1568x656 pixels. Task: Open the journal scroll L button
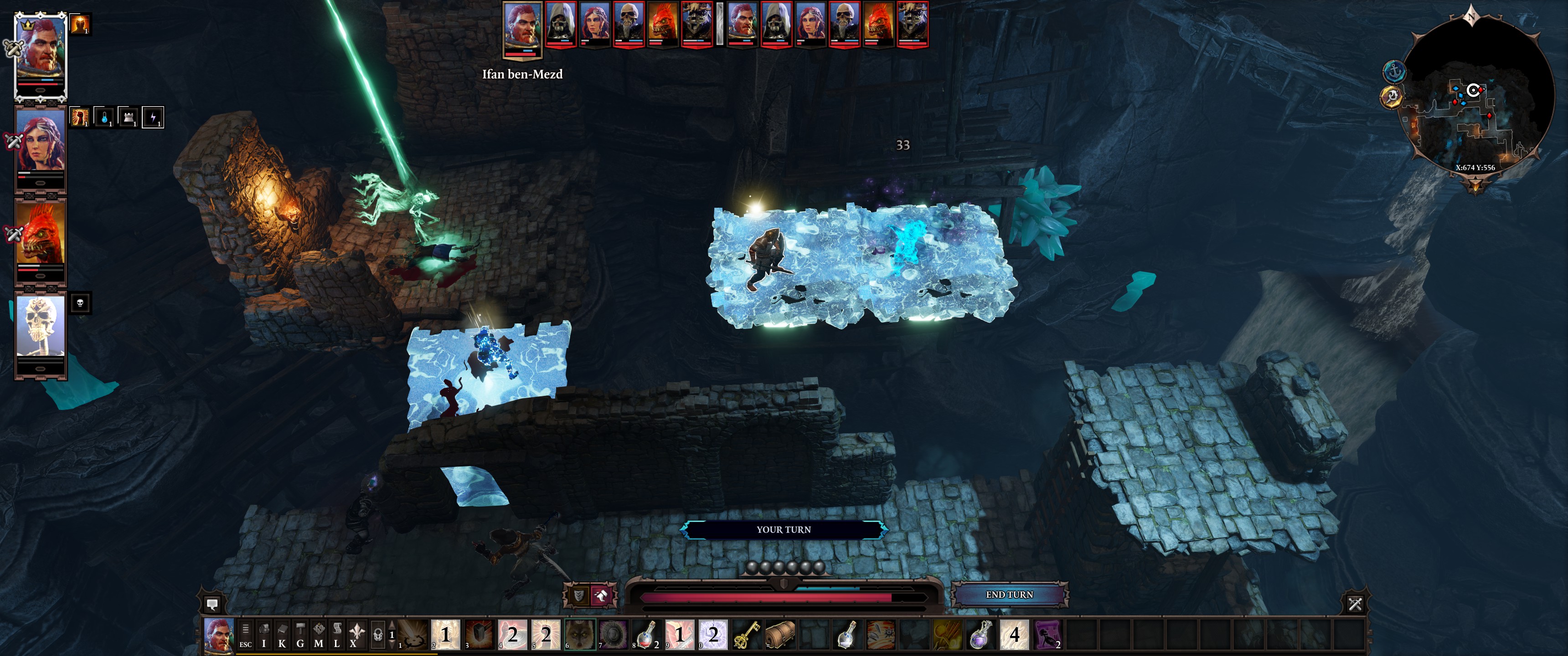[336, 635]
